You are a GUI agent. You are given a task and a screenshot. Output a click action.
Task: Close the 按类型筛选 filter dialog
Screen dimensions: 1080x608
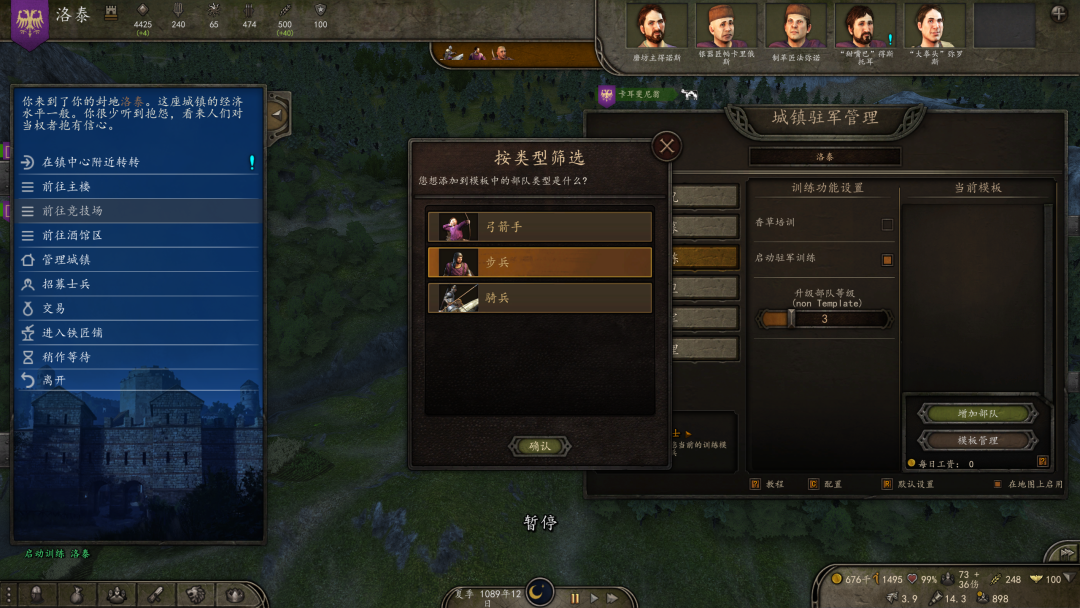pyautogui.click(x=667, y=147)
